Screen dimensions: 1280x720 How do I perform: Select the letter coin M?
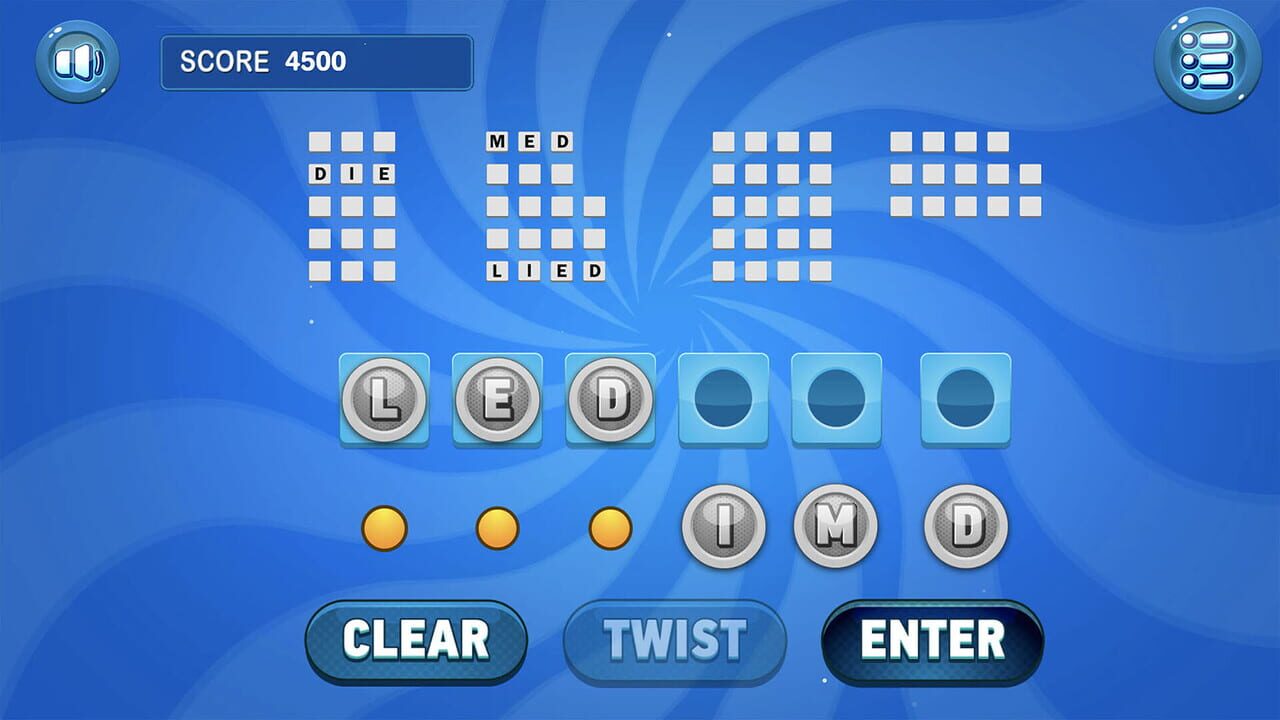(x=835, y=527)
